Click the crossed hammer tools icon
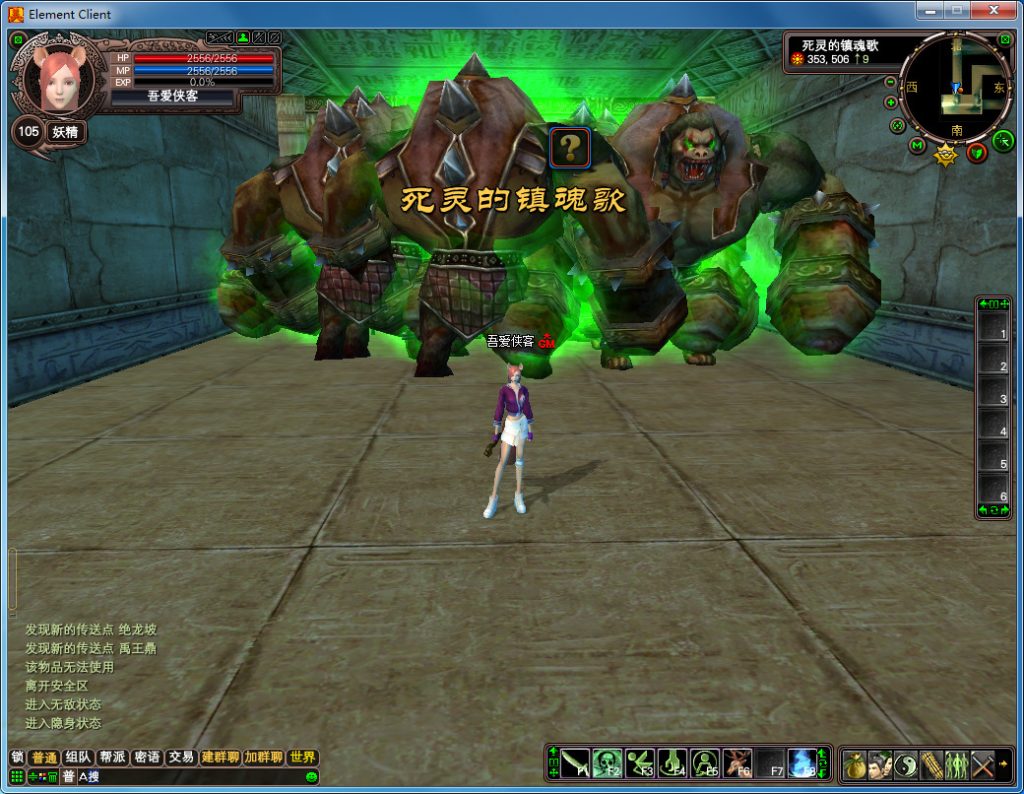Viewport: 1024px width, 794px height. 983,765
